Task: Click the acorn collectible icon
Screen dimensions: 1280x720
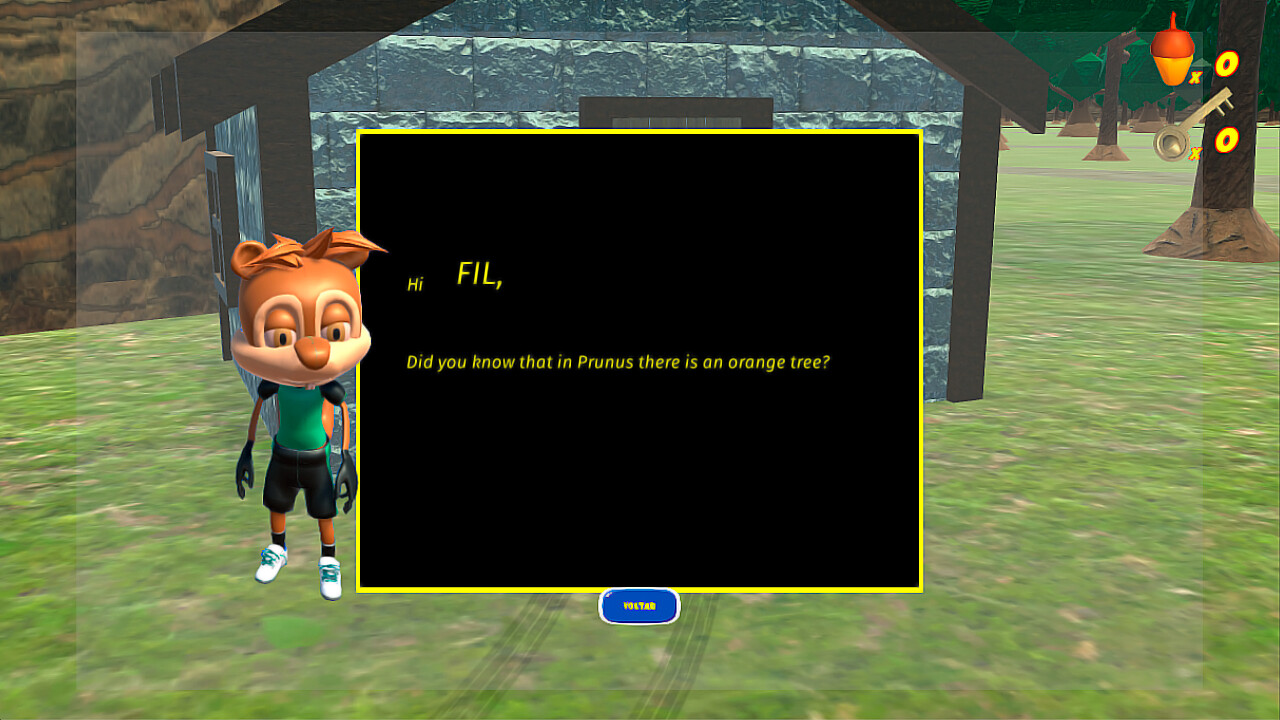Action: [1173, 50]
